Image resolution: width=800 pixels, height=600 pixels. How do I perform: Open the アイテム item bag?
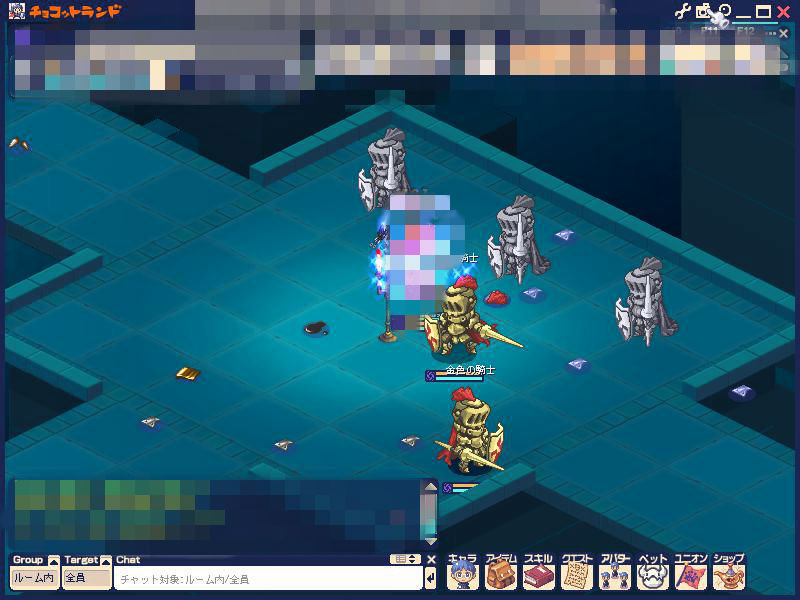(500, 574)
